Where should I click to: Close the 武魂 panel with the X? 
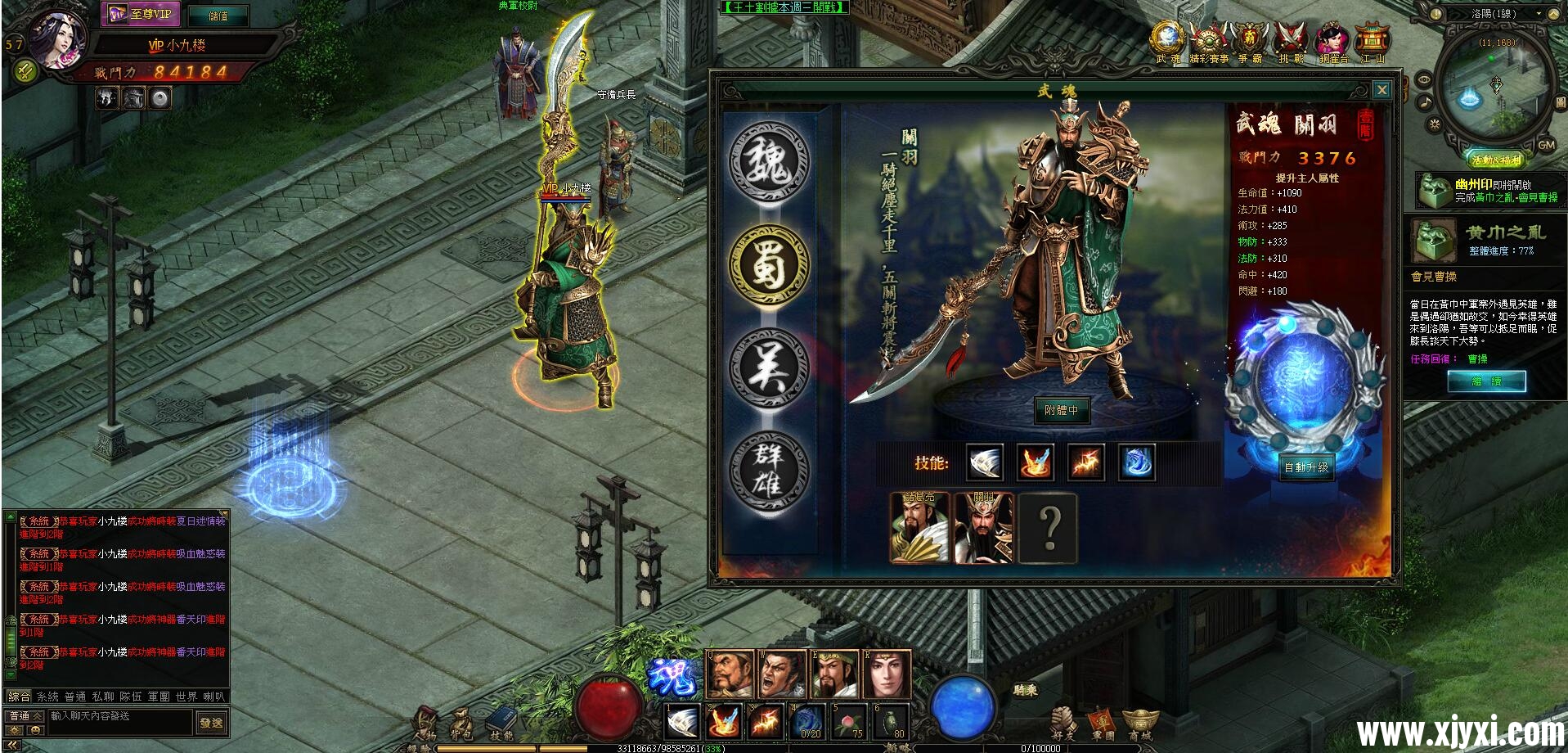click(x=1382, y=90)
